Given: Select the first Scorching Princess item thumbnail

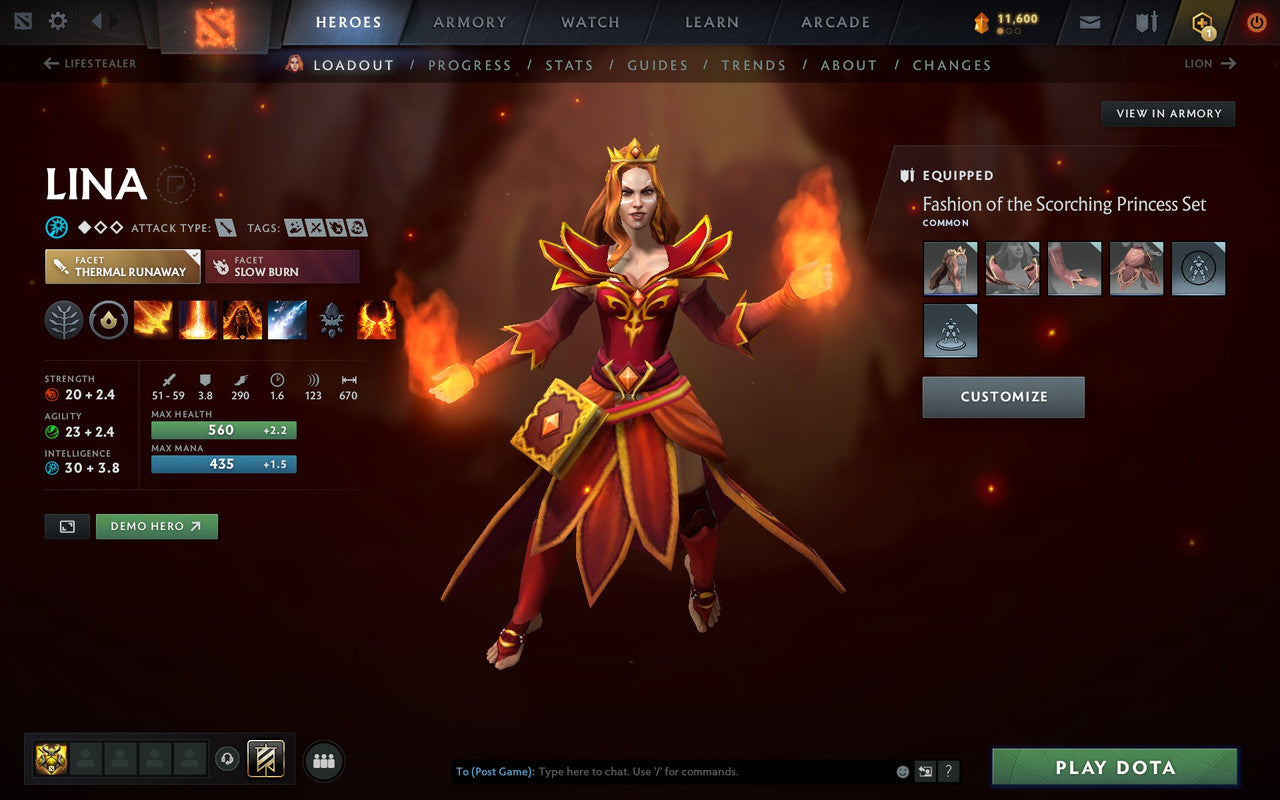Looking at the screenshot, I should [x=950, y=268].
